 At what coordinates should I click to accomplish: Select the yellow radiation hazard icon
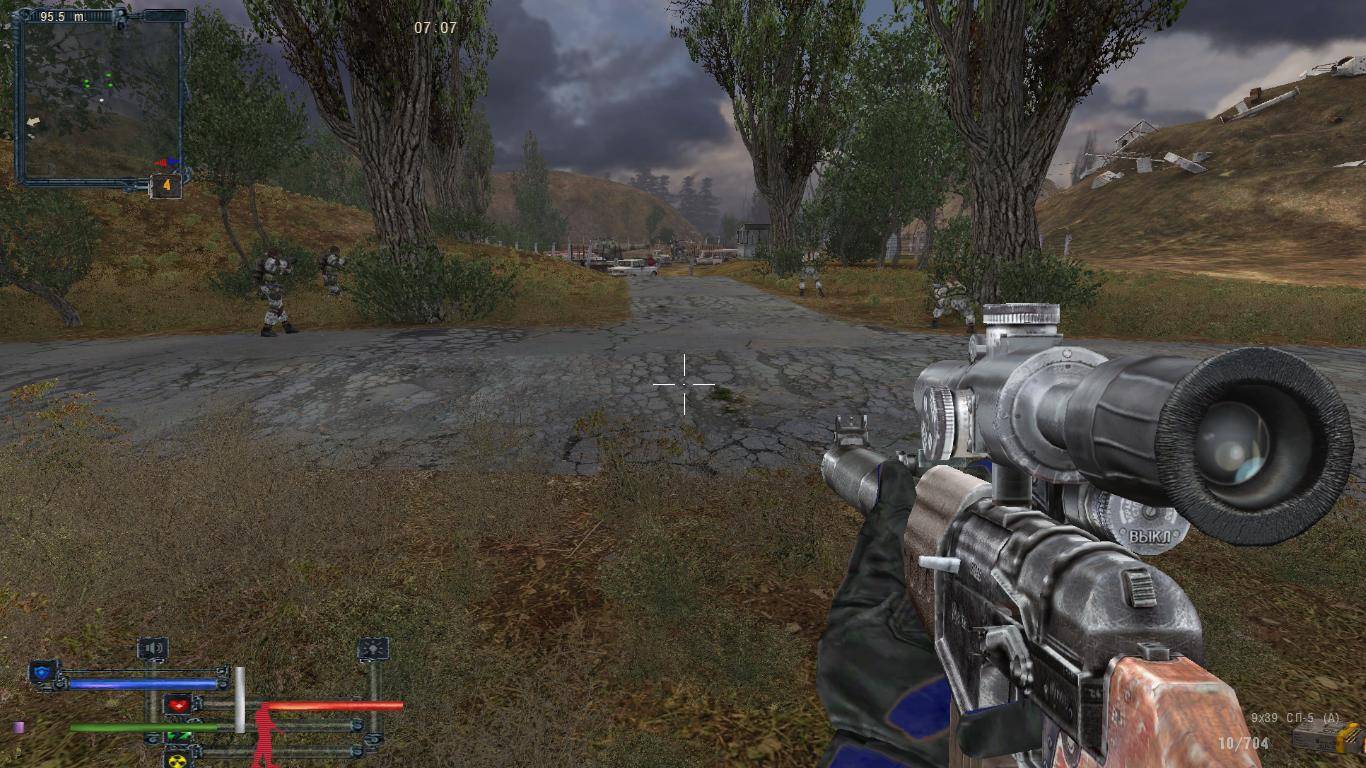(x=178, y=758)
